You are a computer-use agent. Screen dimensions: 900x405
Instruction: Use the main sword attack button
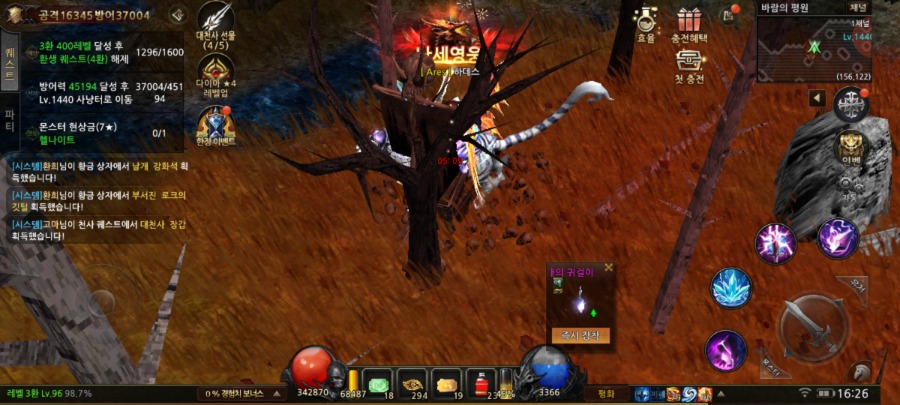[812, 324]
